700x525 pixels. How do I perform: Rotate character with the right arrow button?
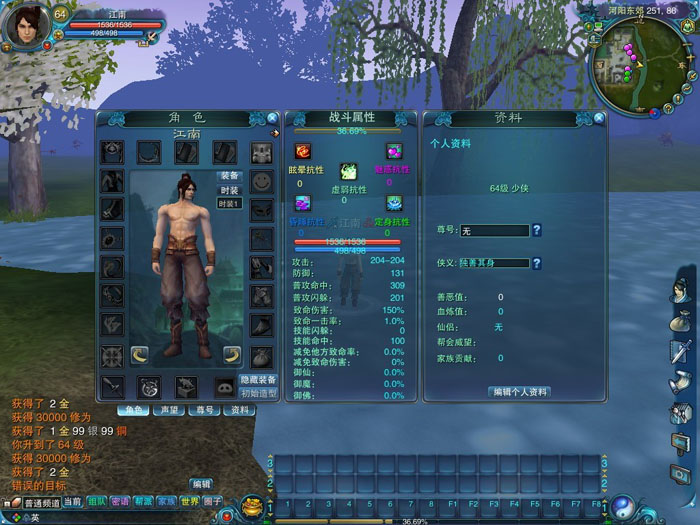tap(231, 354)
